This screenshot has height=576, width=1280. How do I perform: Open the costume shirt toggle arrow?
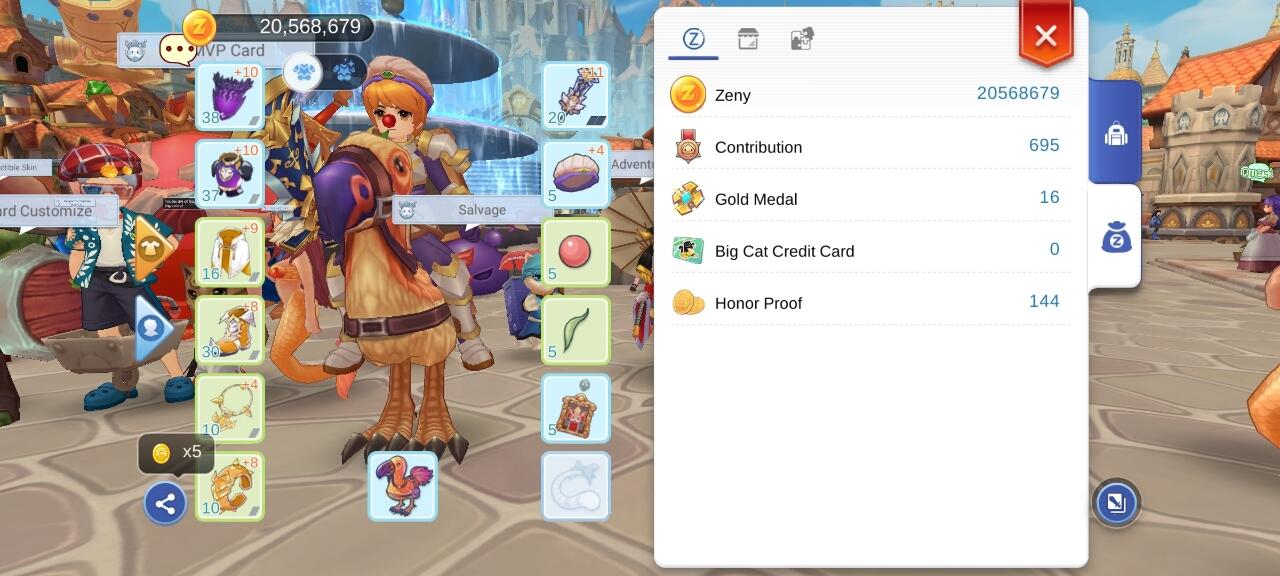pyautogui.click(x=149, y=248)
